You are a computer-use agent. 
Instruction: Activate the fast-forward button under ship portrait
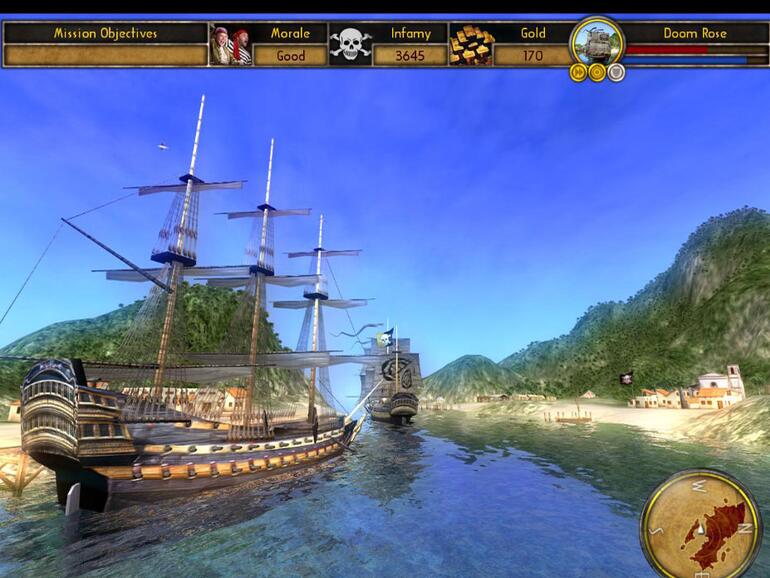click(x=578, y=72)
